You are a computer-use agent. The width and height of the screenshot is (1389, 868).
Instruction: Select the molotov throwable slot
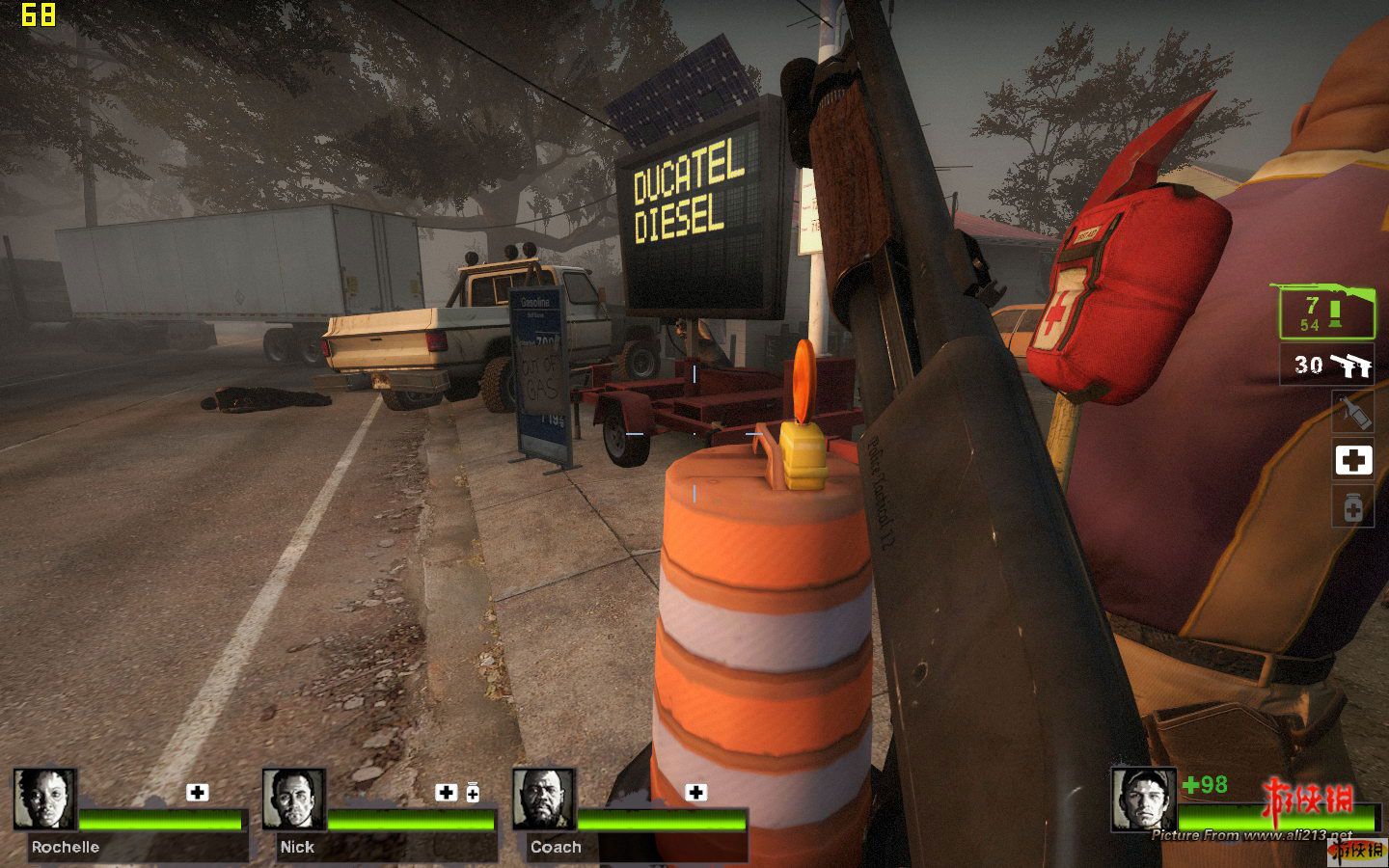tap(1352, 412)
